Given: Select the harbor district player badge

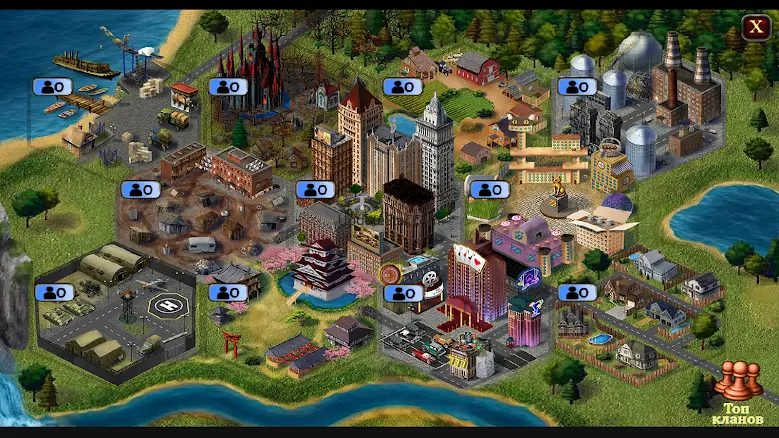Looking at the screenshot, I should (x=54, y=87).
